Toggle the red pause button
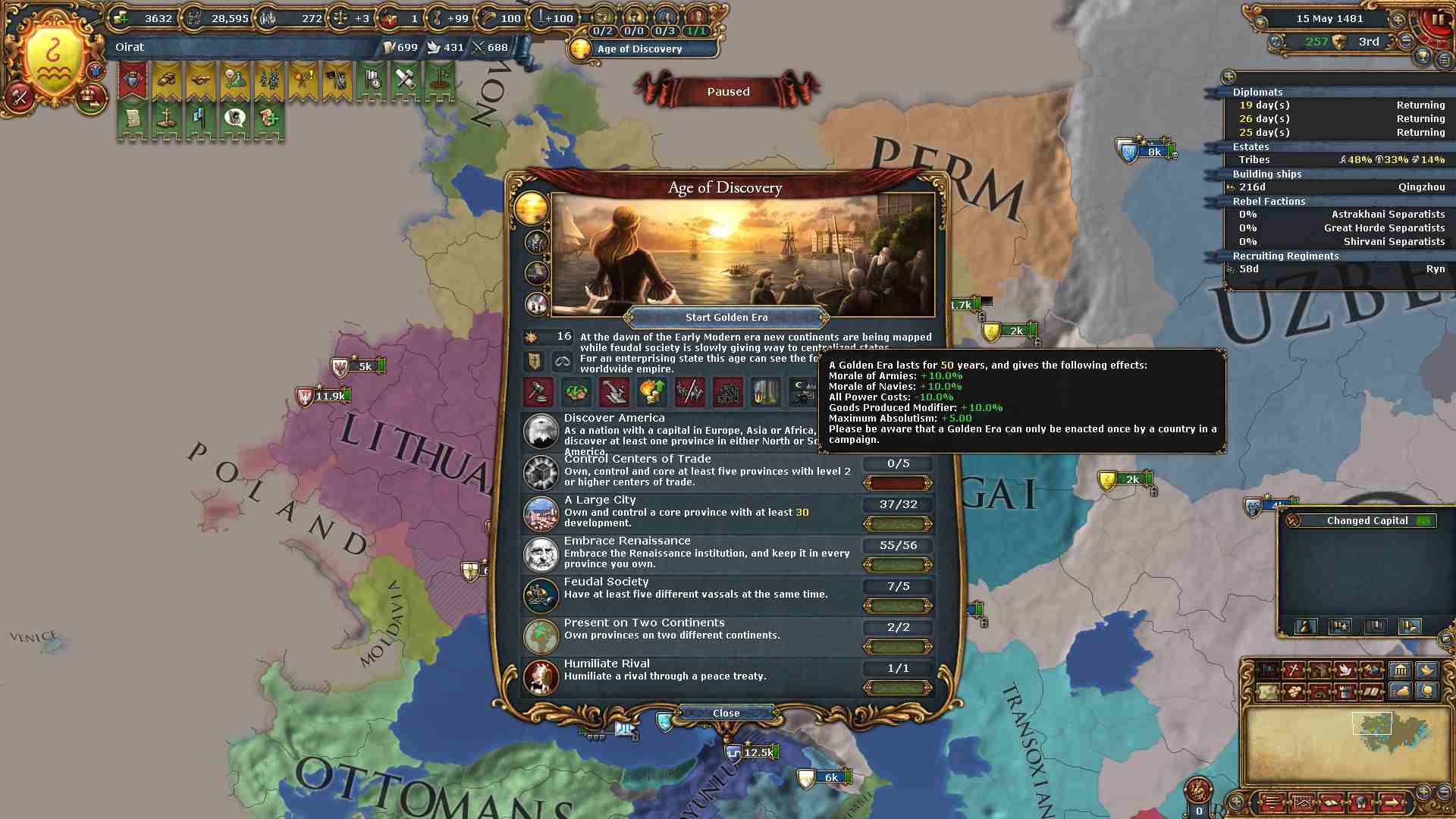The height and width of the screenshot is (819, 1456). [1438, 20]
